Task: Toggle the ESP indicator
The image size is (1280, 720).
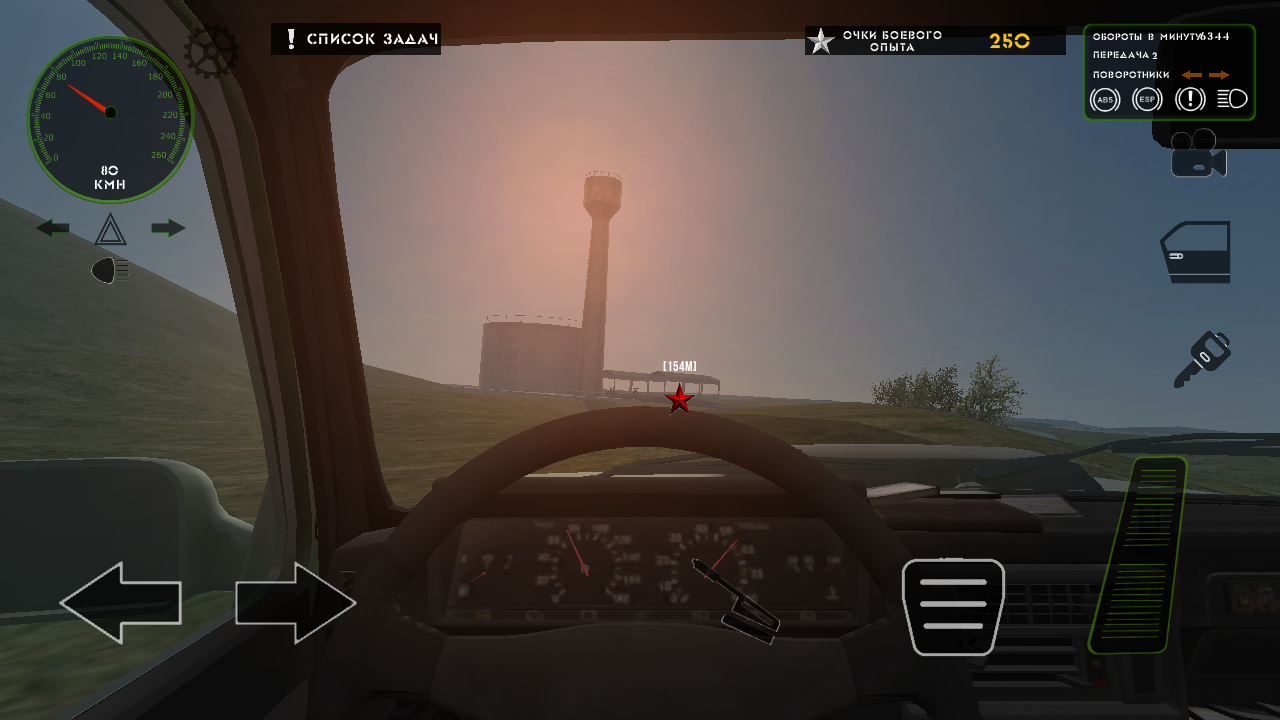Action: (x=1147, y=99)
